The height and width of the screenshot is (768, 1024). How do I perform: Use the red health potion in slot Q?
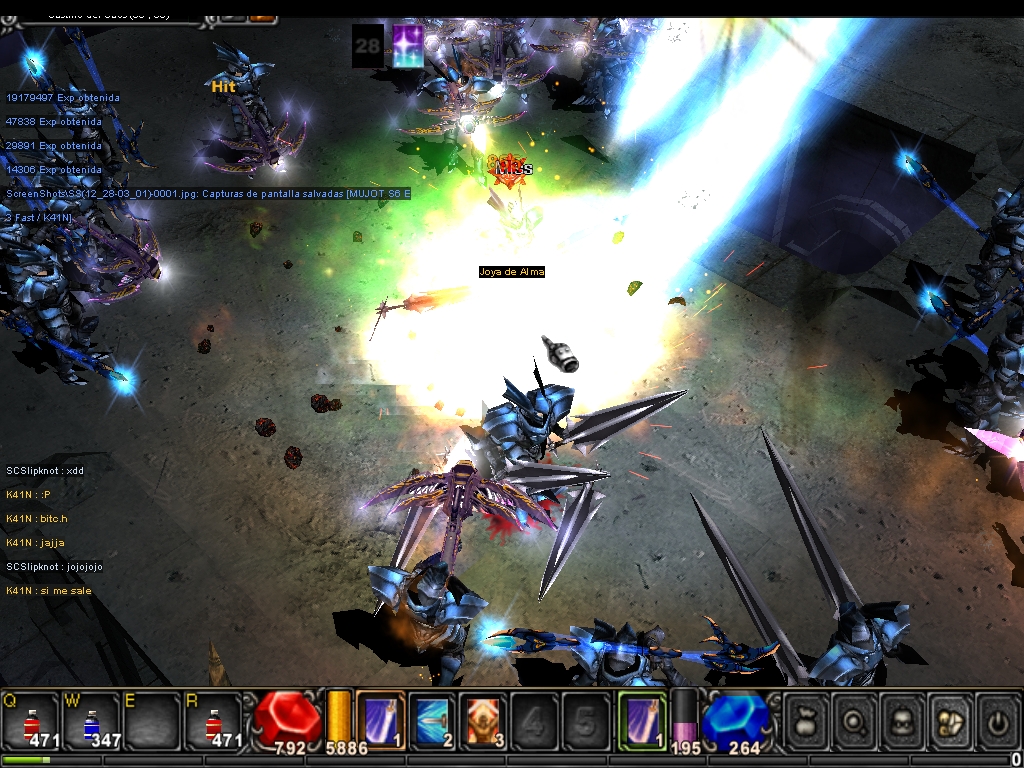click(31, 721)
